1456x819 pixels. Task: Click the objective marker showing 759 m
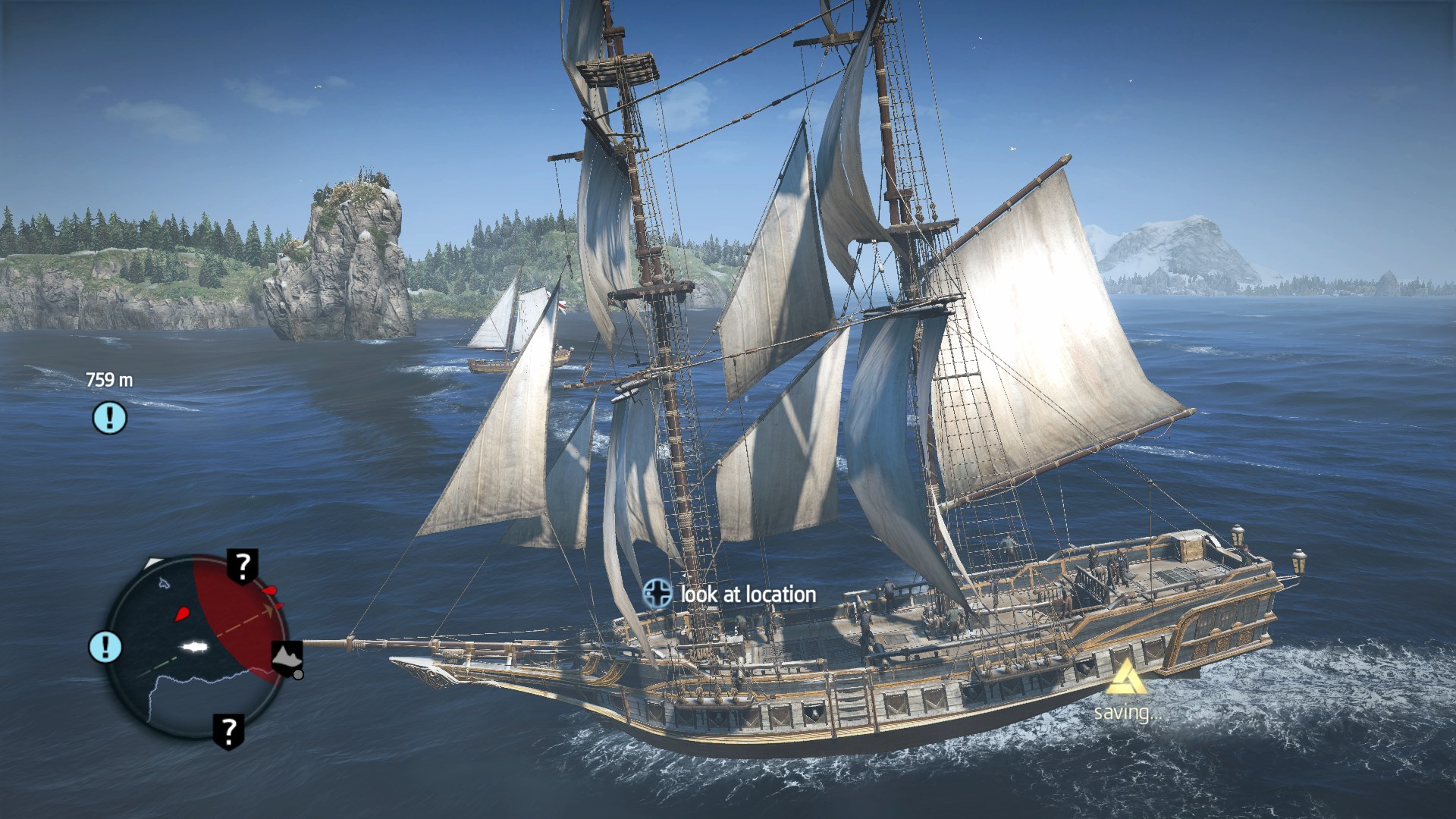[x=110, y=417]
